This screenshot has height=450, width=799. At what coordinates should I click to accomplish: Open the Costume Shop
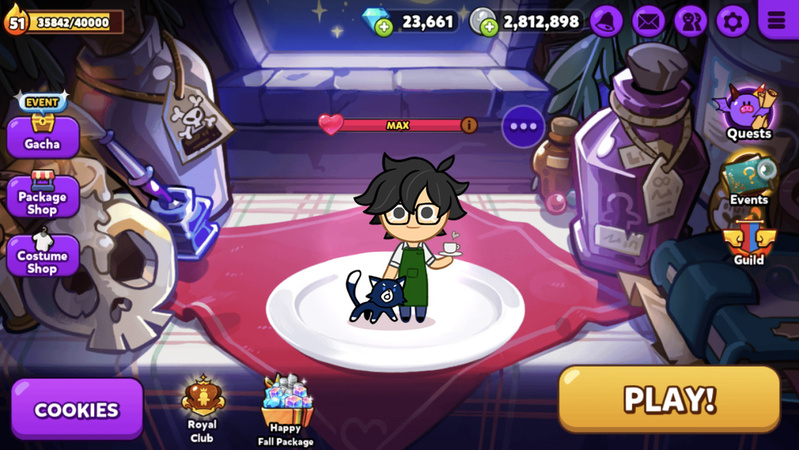coord(42,253)
